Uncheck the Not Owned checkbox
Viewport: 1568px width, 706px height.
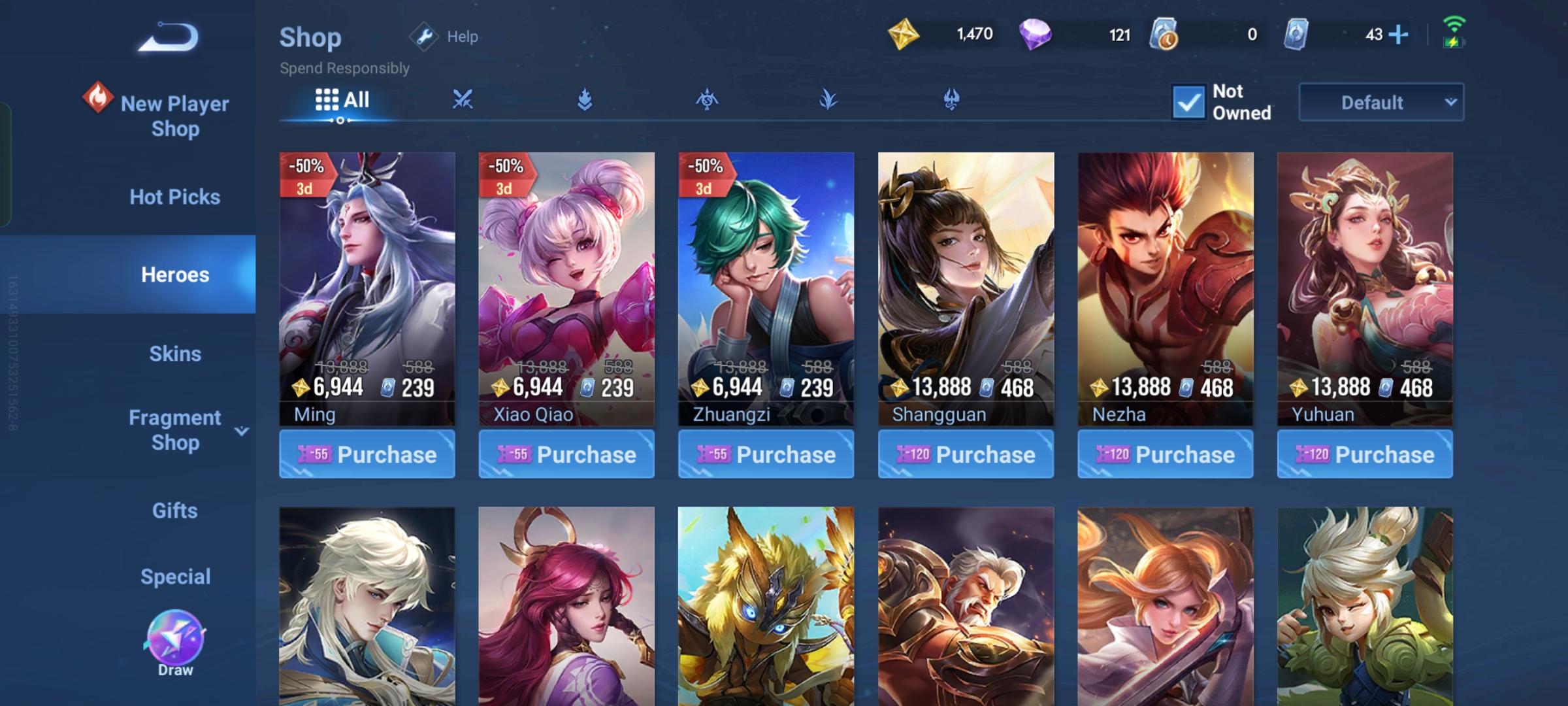coord(1189,102)
